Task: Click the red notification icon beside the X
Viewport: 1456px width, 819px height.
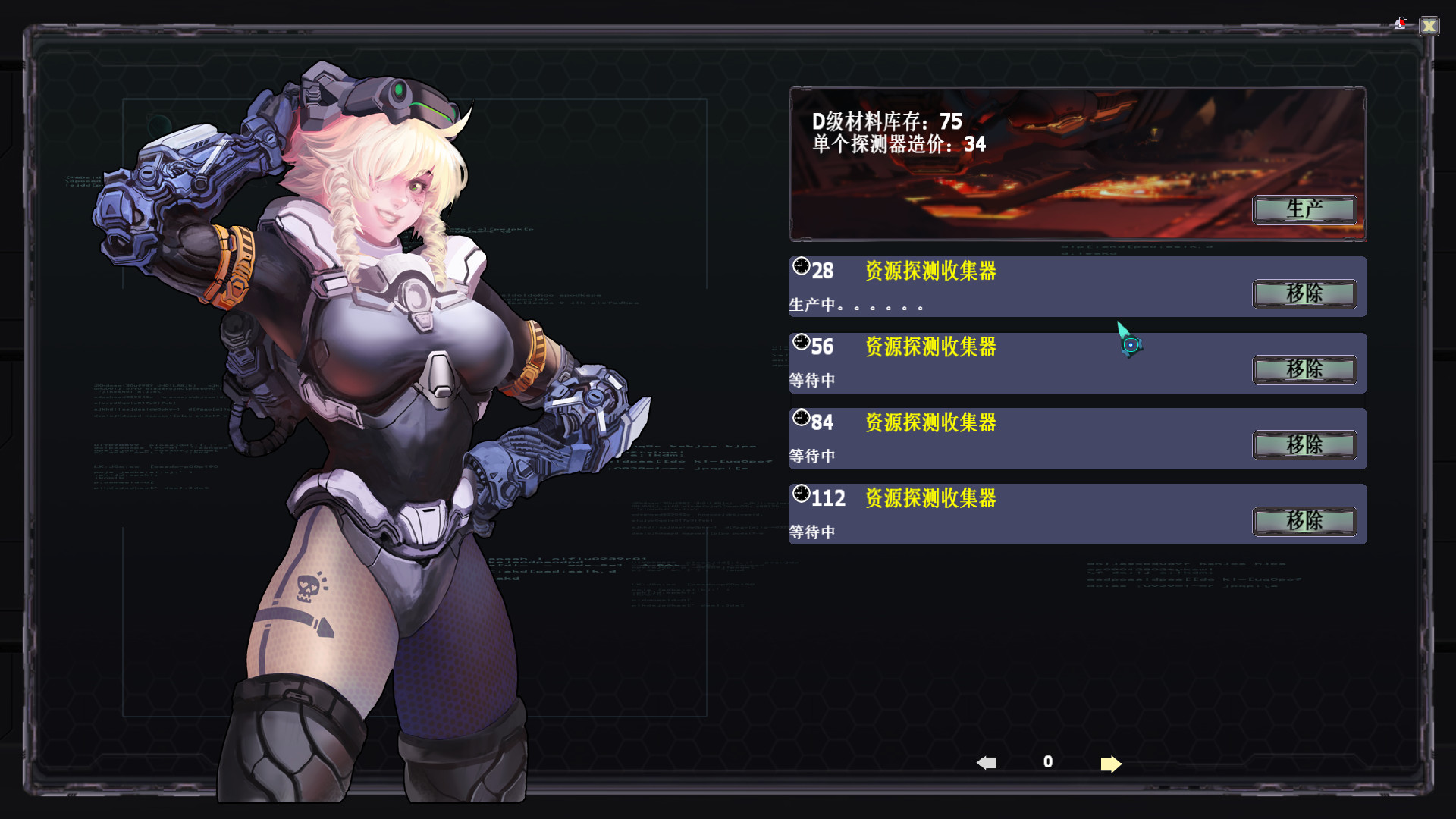Action: coord(1399,22)
